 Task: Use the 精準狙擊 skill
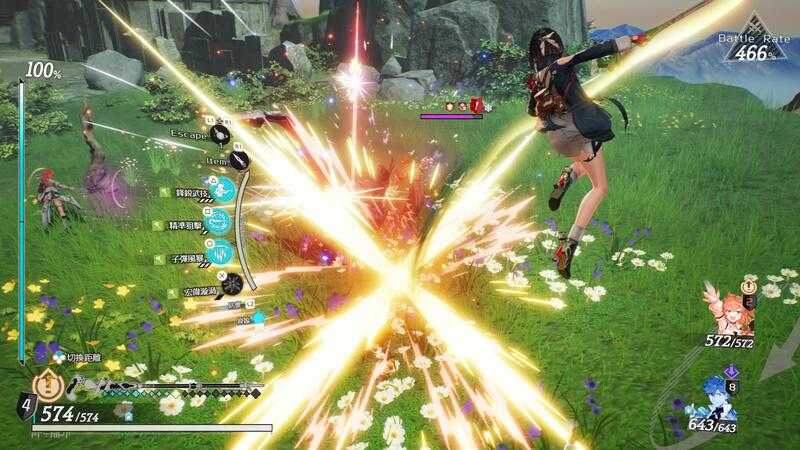[x=222, y=222]
